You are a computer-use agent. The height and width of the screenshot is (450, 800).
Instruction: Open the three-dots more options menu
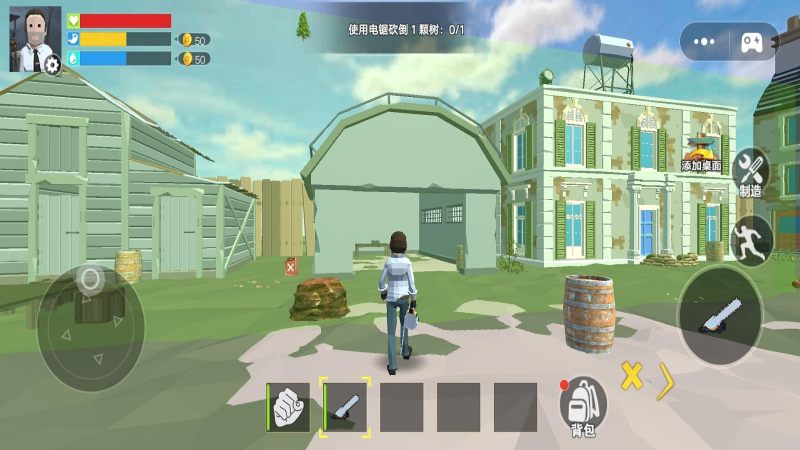point(704,42)
